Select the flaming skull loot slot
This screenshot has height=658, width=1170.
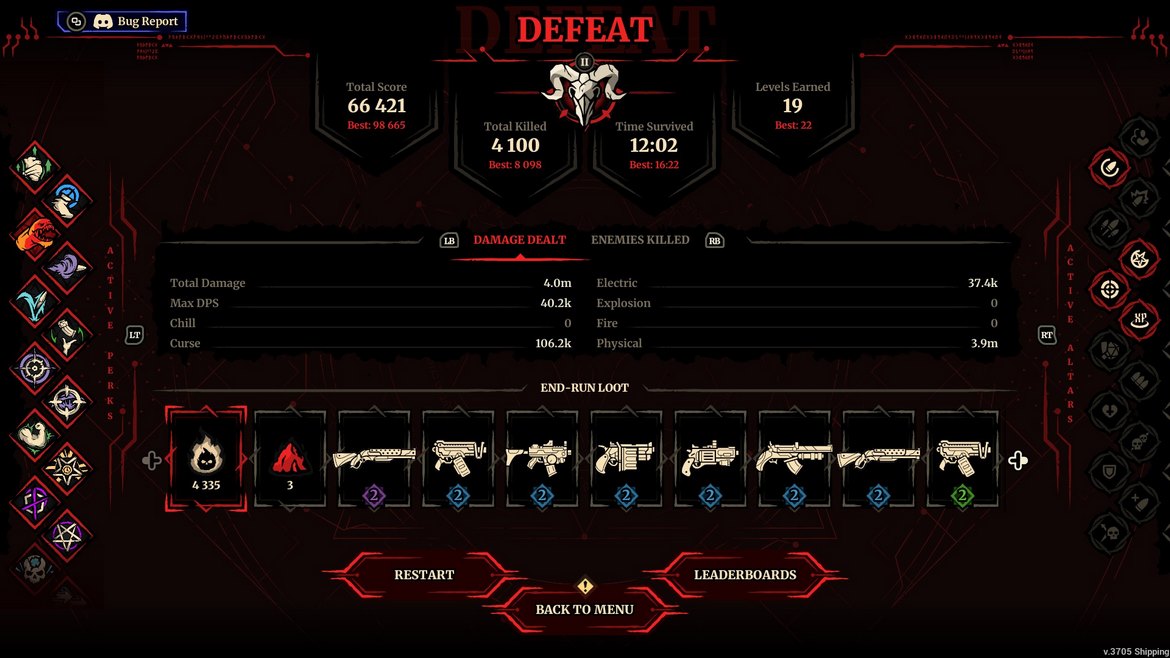[206, 459]
